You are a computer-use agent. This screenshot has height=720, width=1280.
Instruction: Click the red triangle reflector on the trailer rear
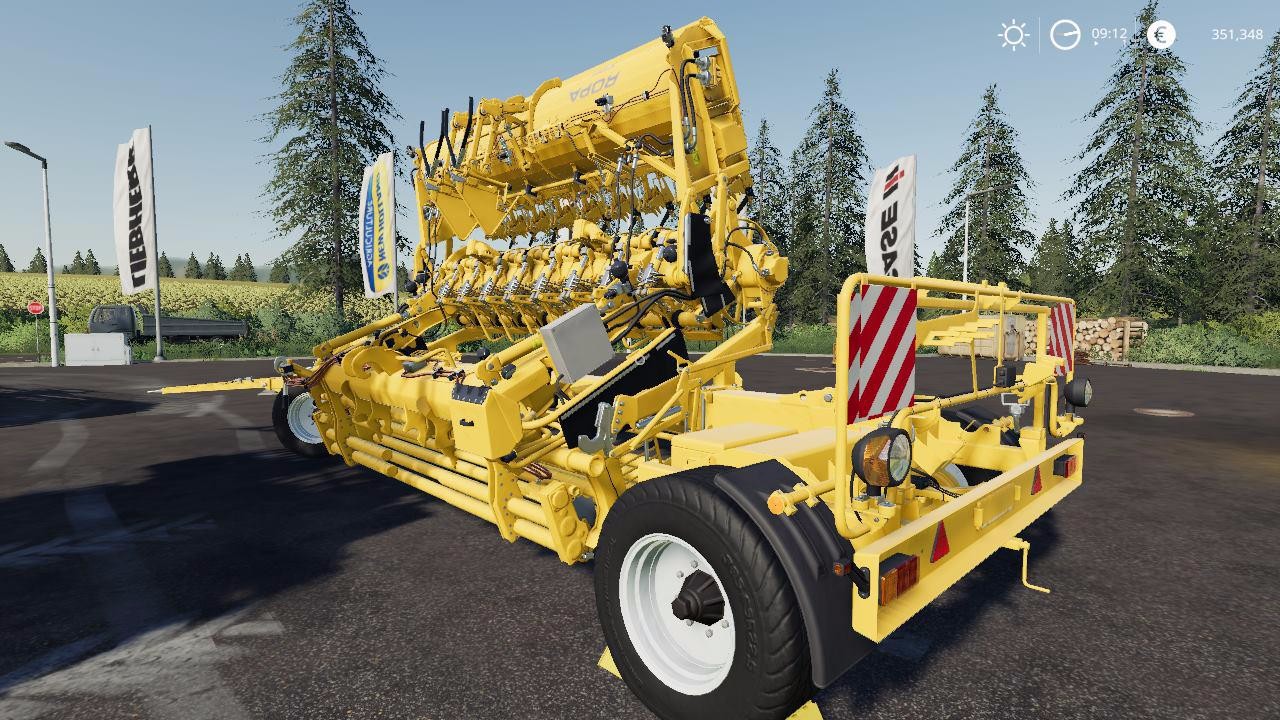click(x=941, y=543)
